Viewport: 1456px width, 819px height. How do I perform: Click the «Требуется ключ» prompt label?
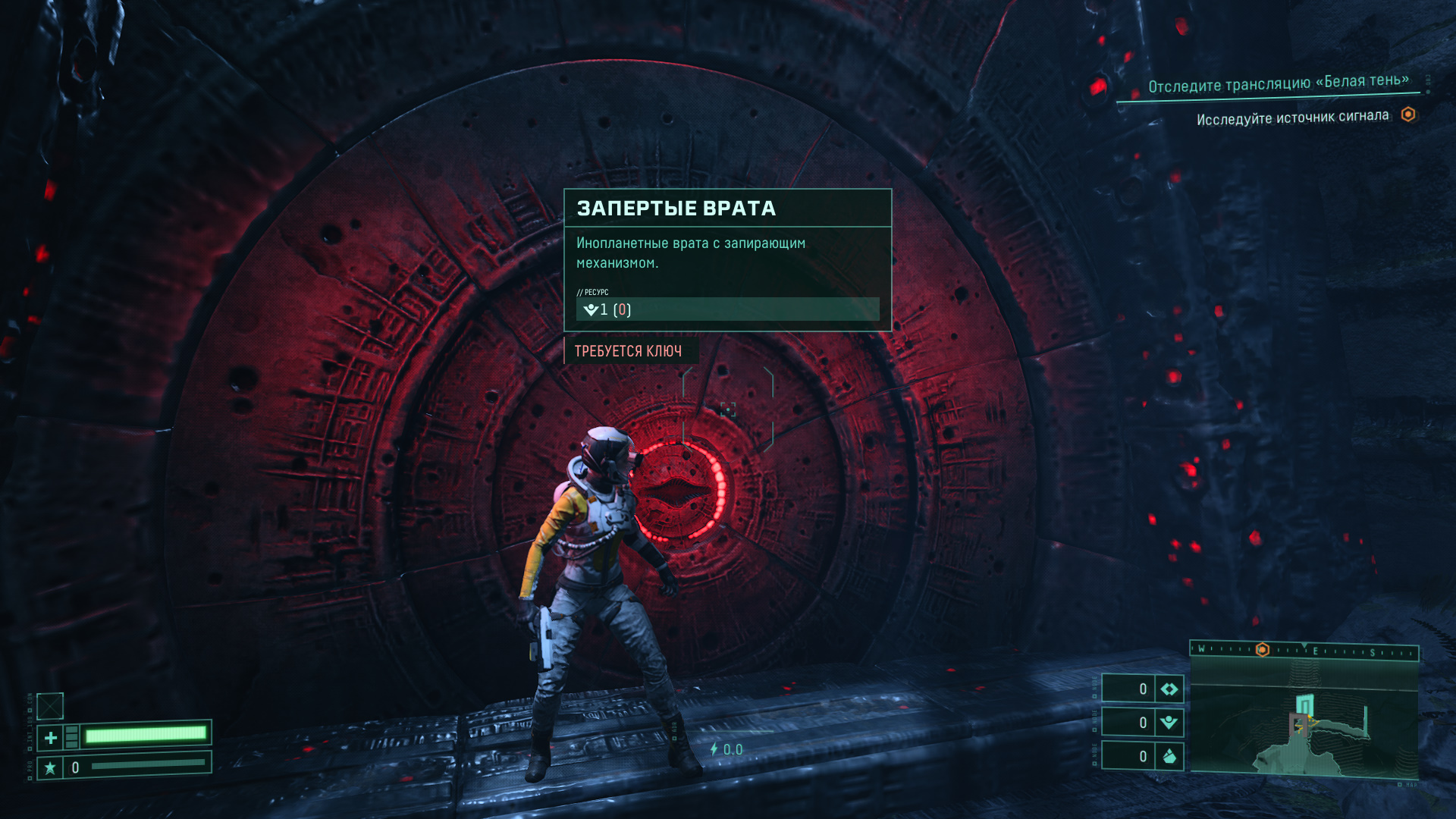tap(628, 351)
